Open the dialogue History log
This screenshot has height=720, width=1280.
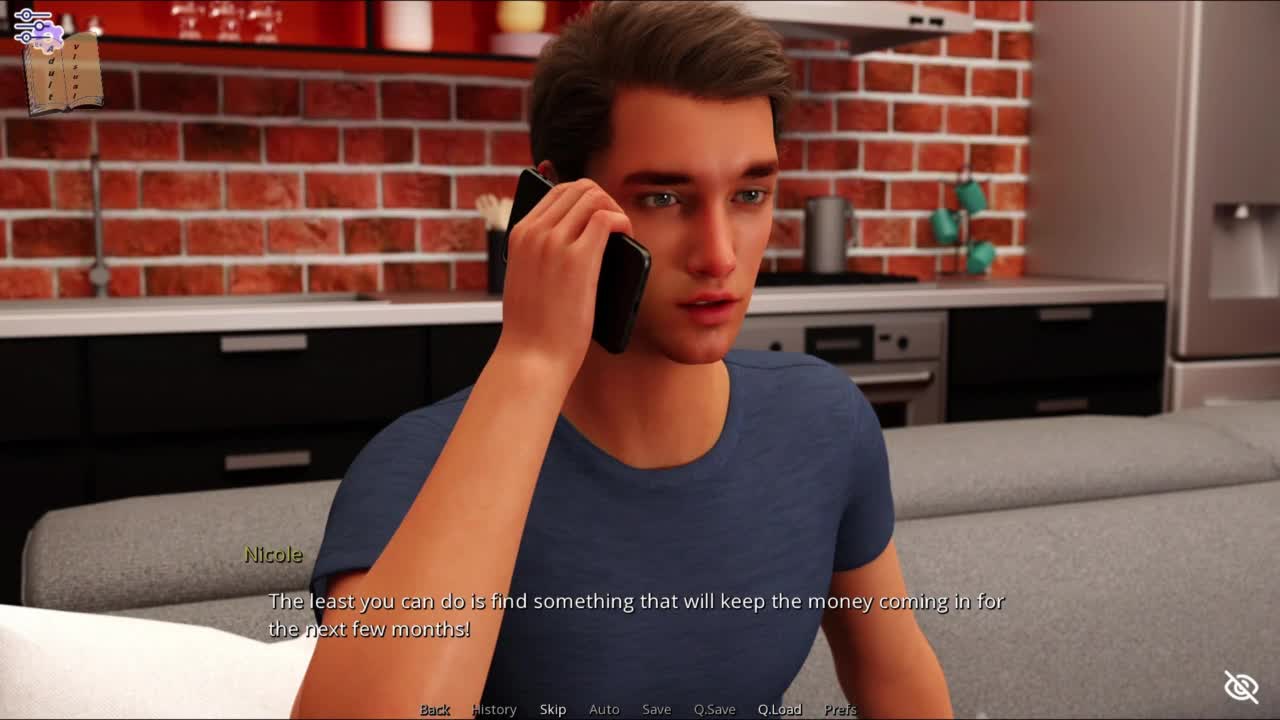point(494,709)
